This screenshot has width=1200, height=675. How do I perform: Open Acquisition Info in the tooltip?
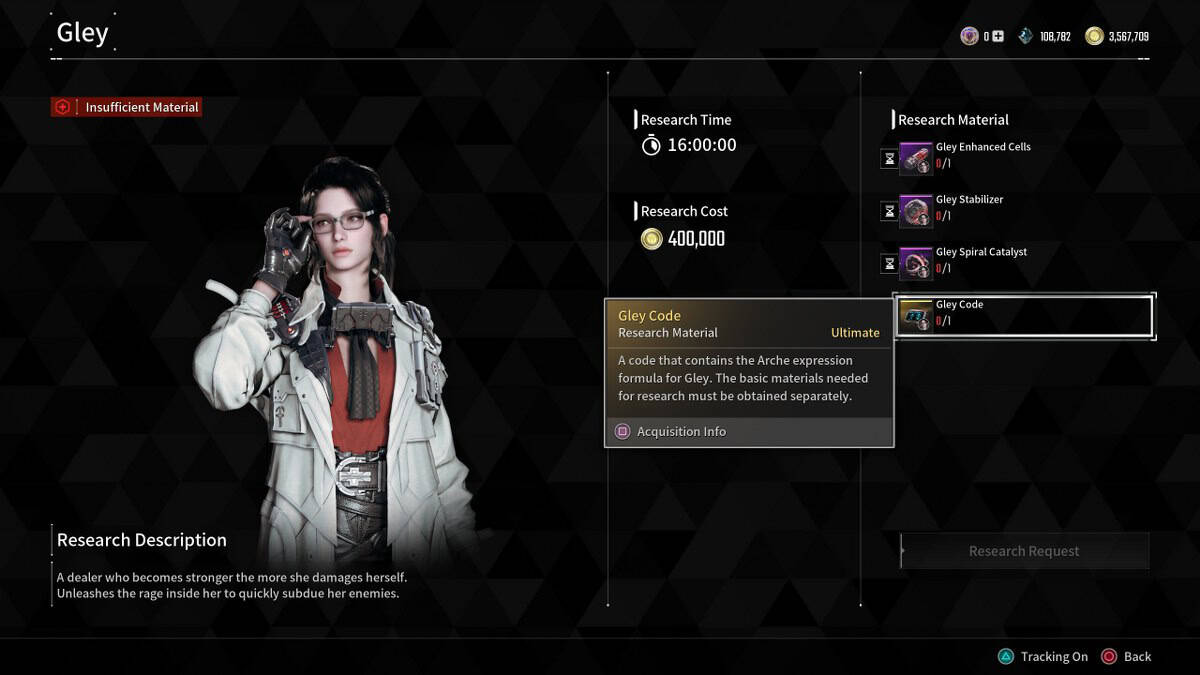[681, 432]
